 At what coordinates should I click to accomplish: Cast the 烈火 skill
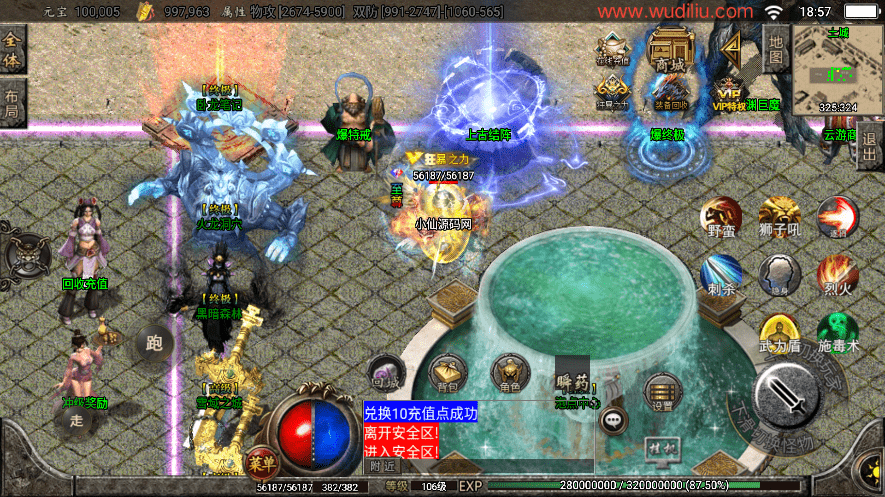[x=838, y=273]
